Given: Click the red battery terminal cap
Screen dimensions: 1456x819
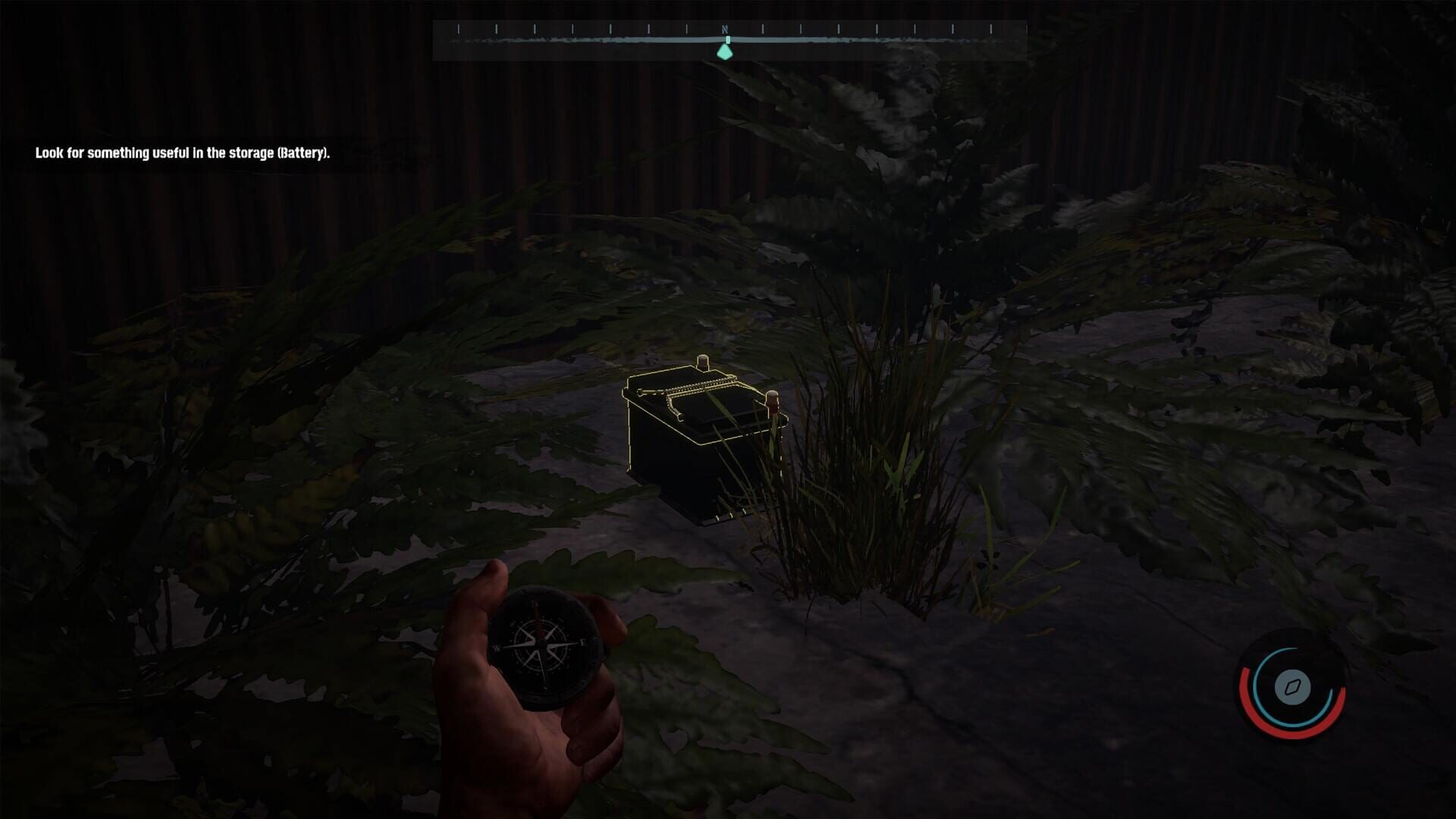Looking at the screenshot, I should point(772,402).
